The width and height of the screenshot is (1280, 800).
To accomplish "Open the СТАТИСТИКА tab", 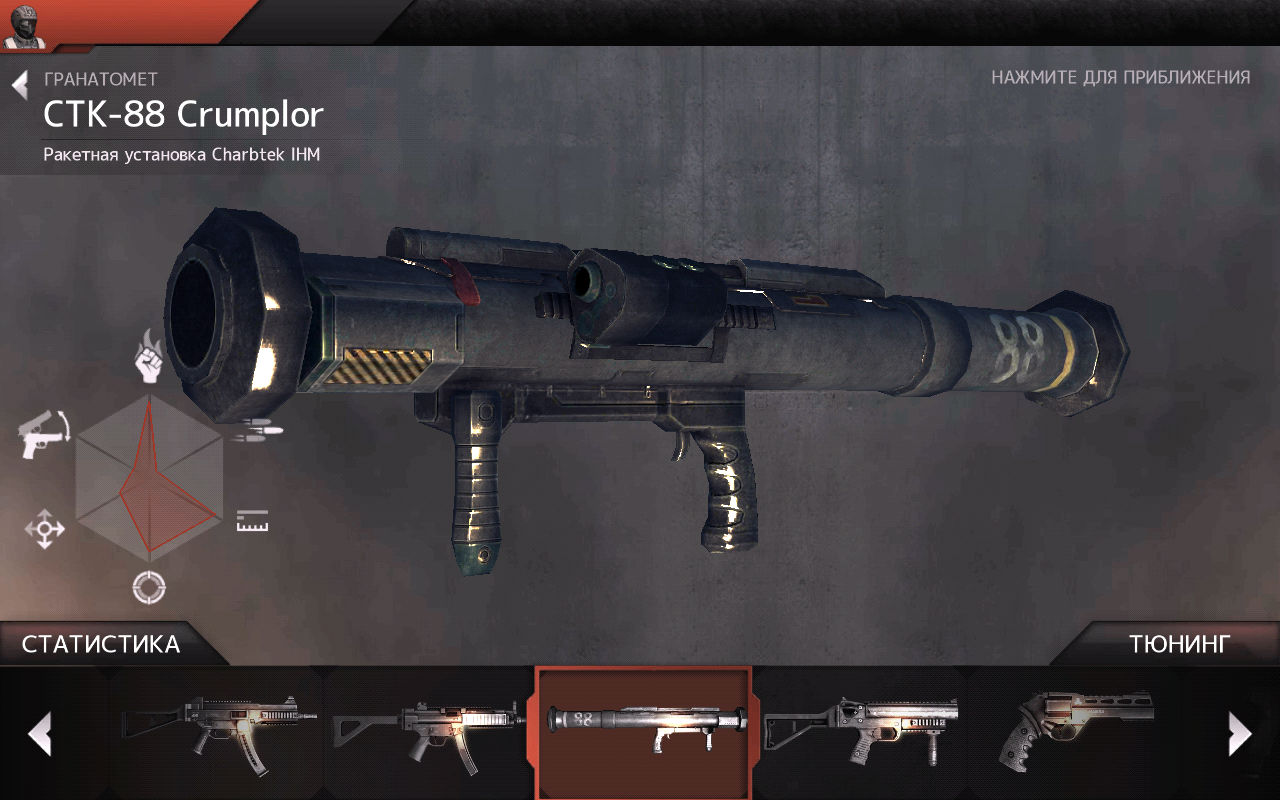I will (101, 644).
